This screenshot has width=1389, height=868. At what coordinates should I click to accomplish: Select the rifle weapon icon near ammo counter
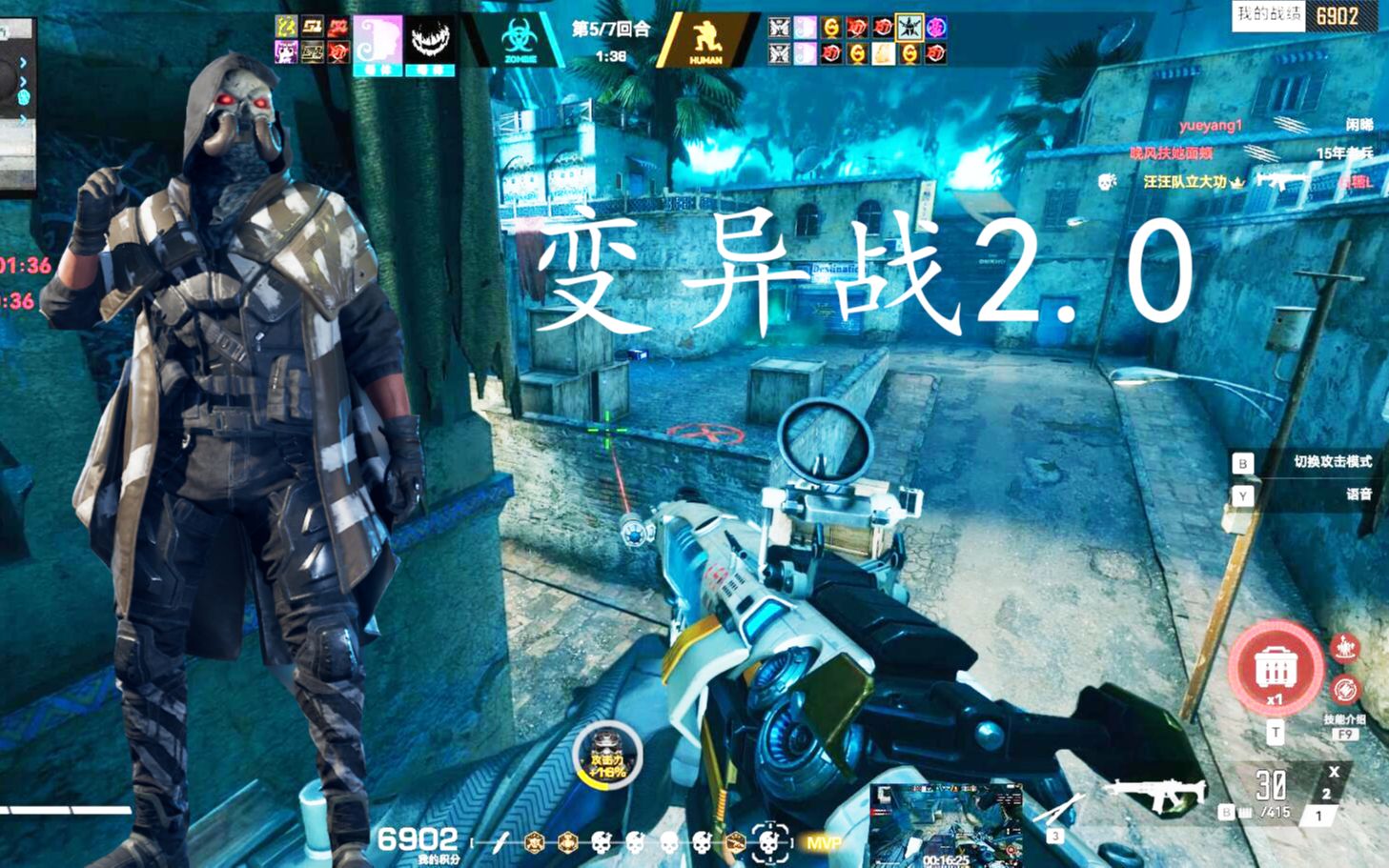(1156, 789)
